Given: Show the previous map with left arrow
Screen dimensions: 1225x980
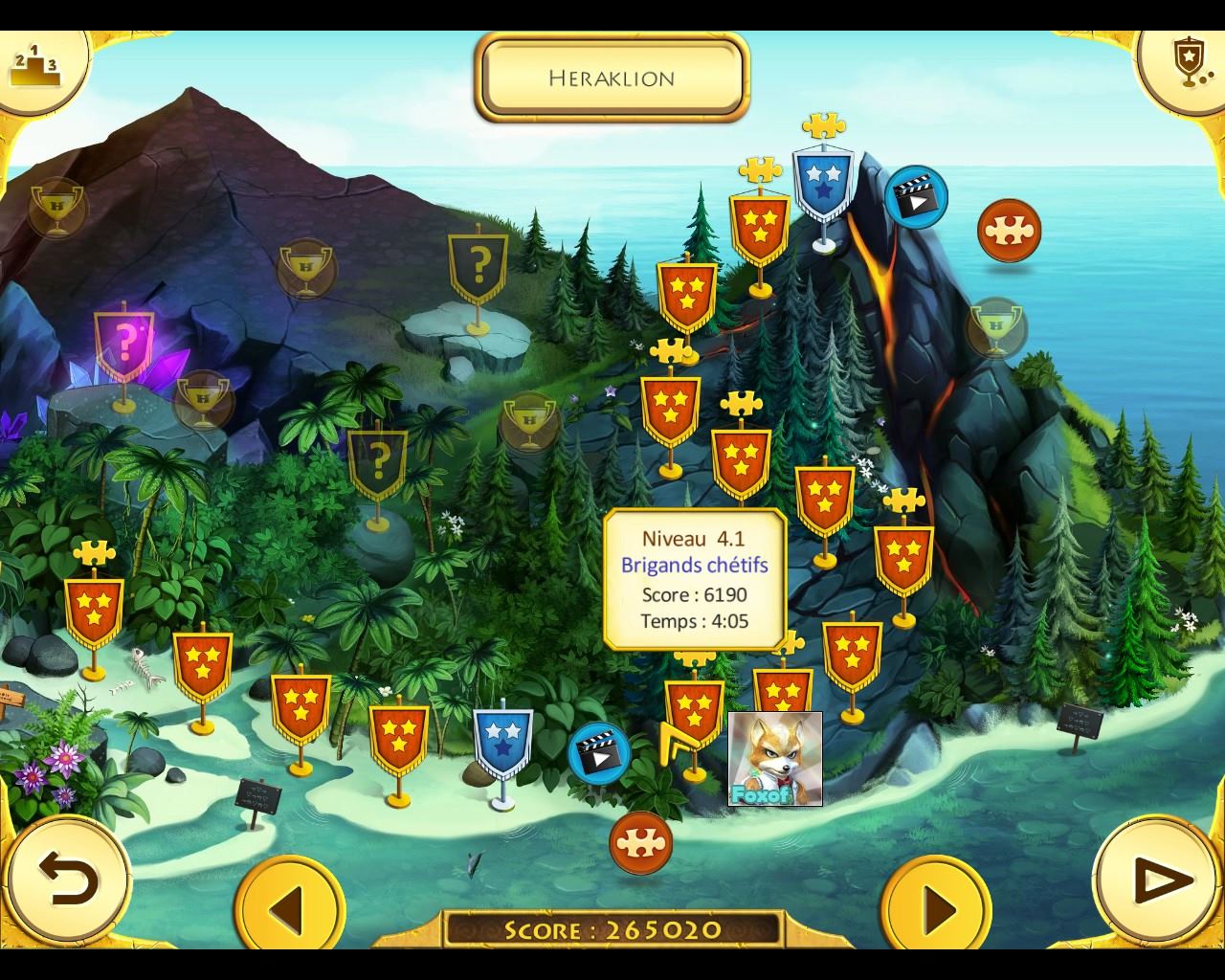Looking at the screenshot, I should point(289,907).
